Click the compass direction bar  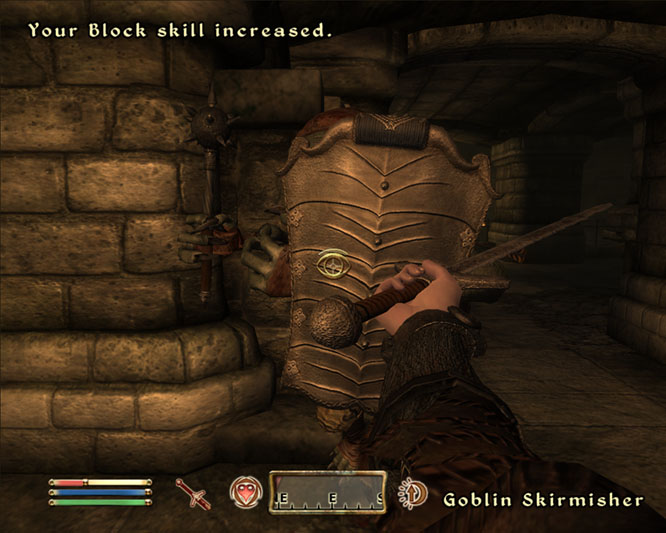coord(327,492)
